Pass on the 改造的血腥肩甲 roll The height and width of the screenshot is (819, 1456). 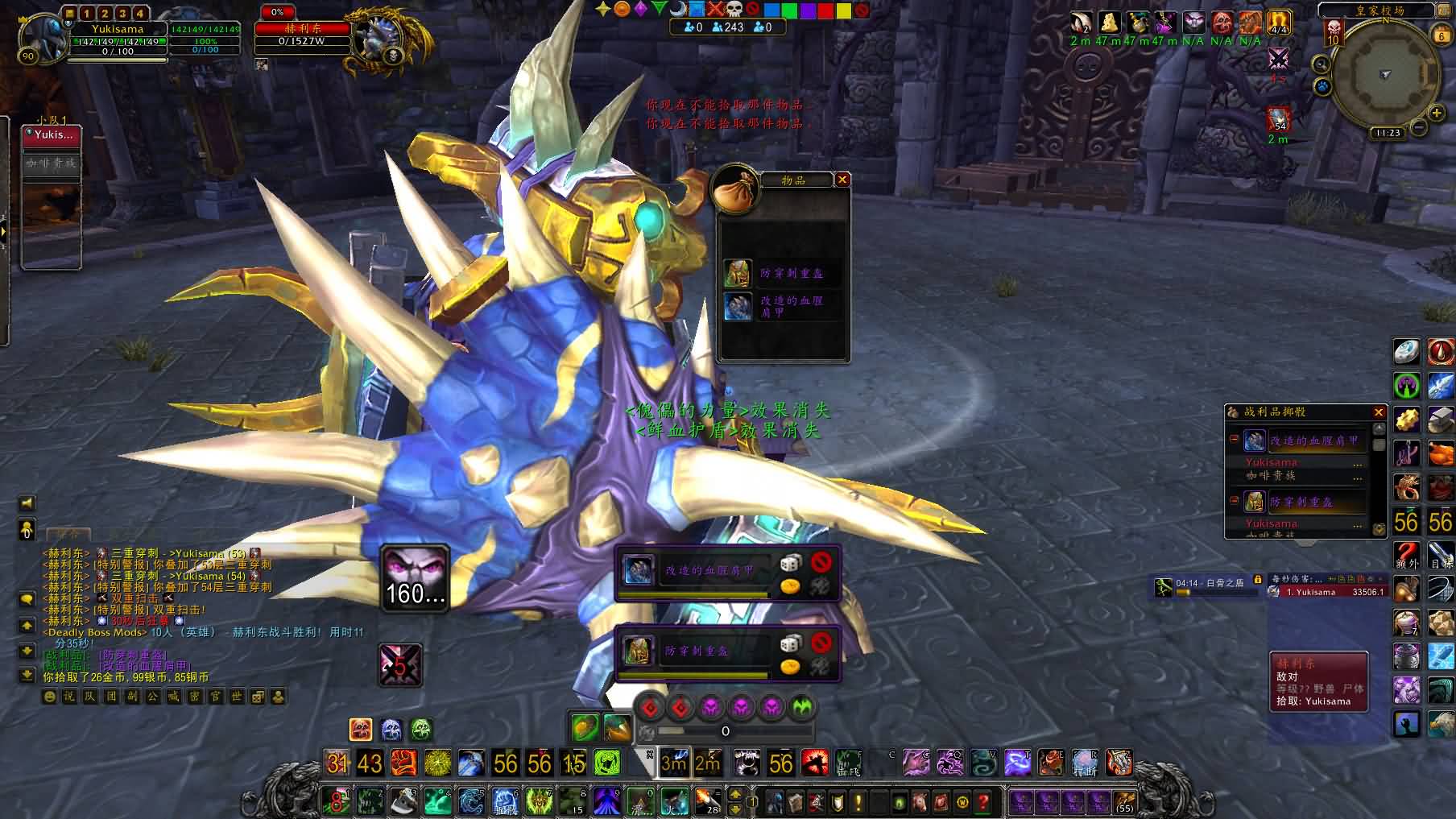pos(821,561)
